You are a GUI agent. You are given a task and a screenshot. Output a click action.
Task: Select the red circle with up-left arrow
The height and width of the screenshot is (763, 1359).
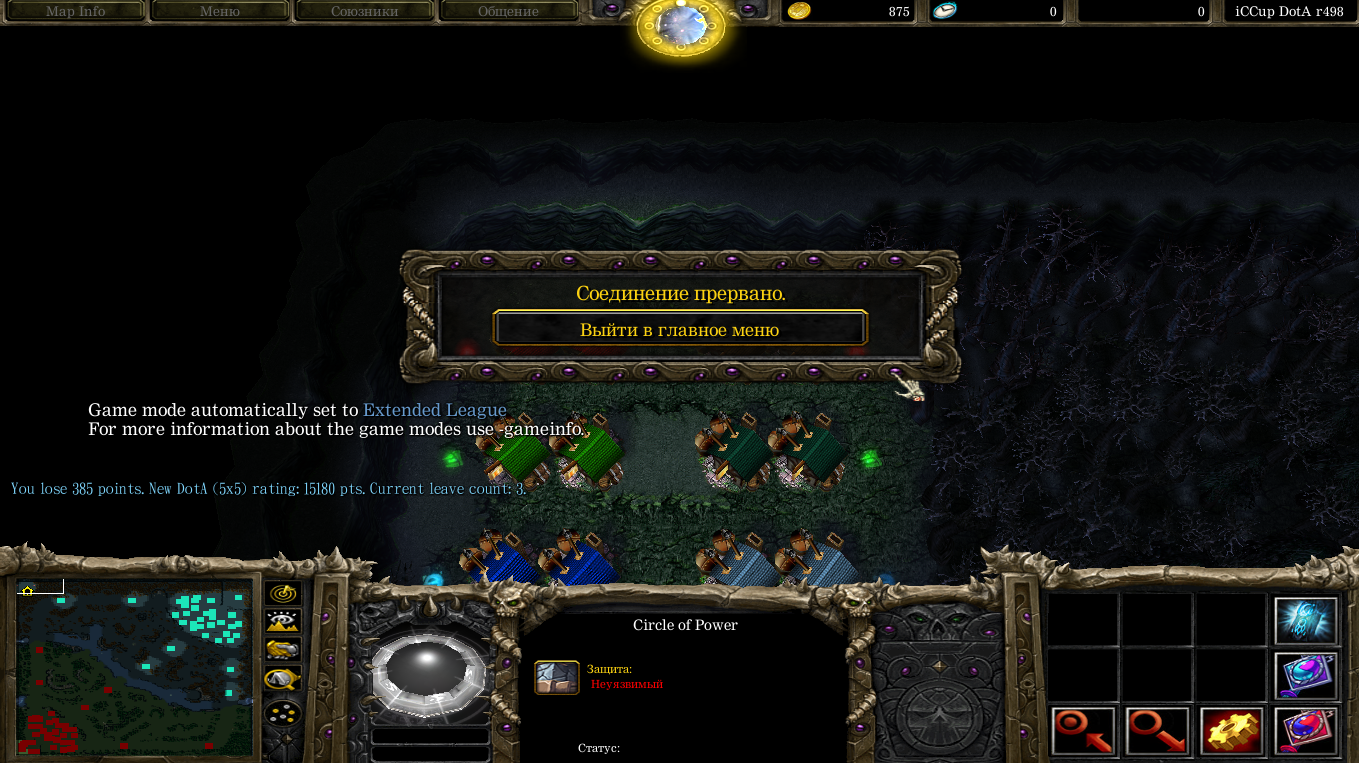point(1084,731)
